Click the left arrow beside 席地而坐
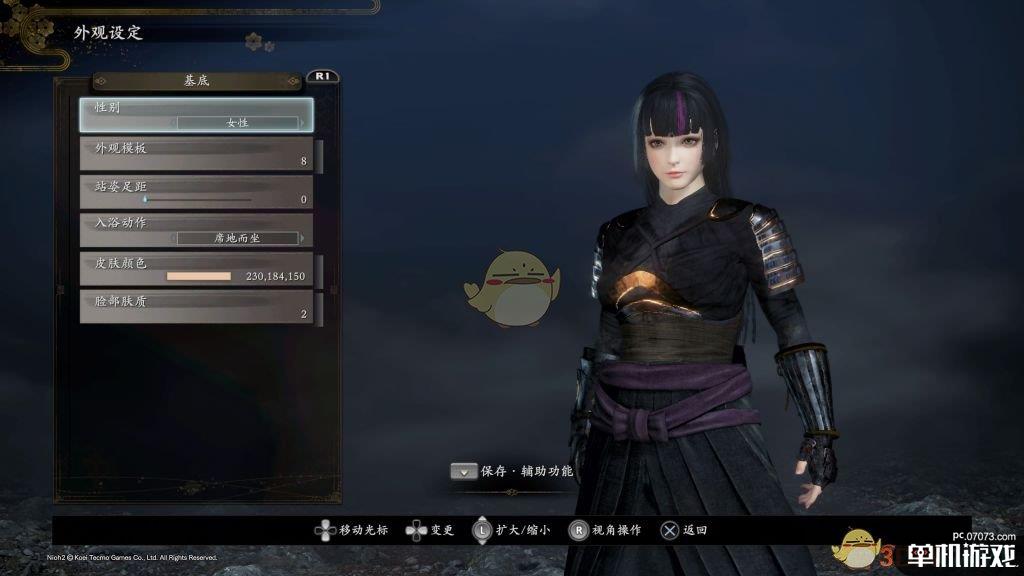 click(175, 238)
